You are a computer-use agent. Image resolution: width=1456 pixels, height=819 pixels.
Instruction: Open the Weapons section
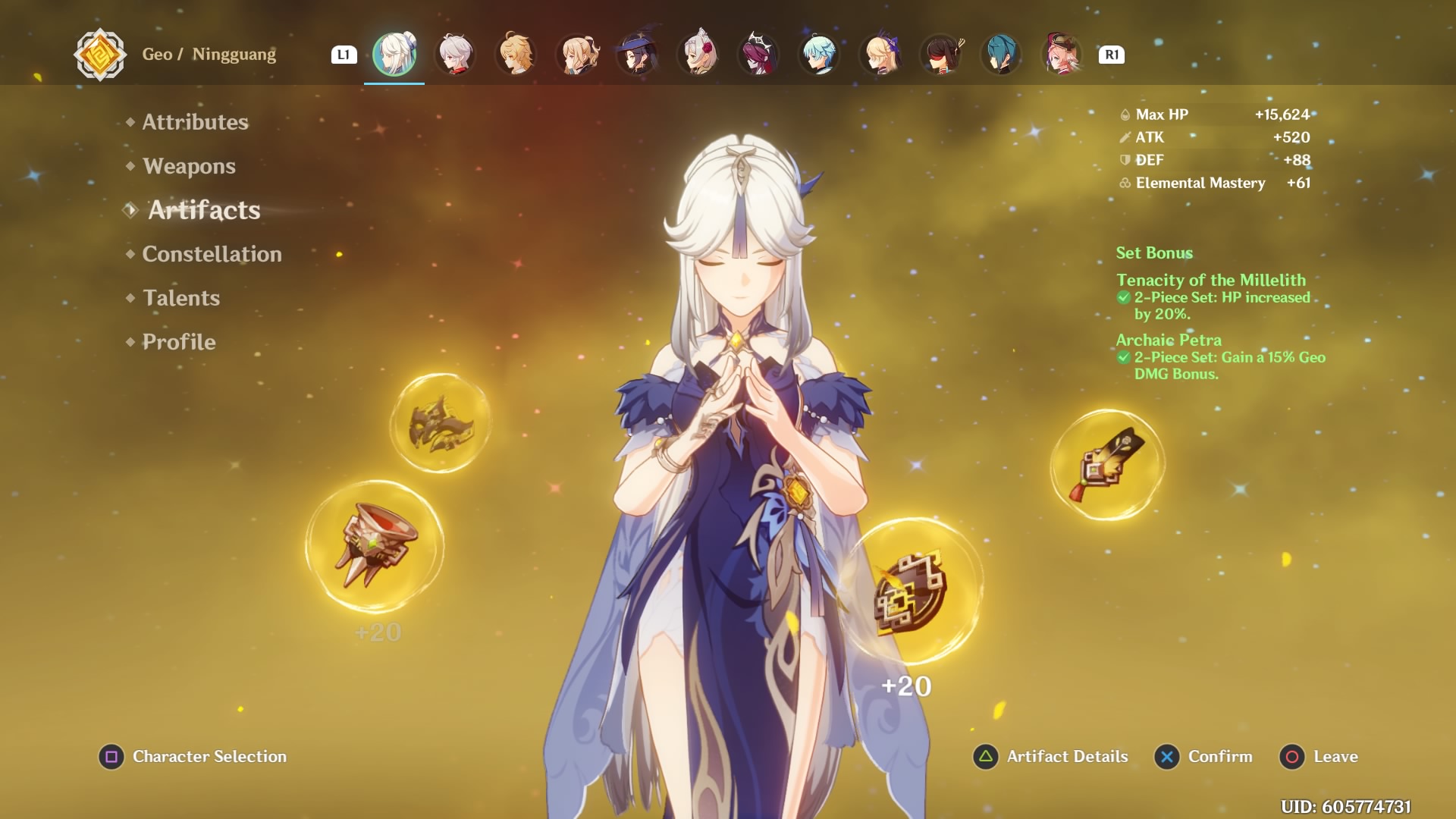tap(189, 166)
